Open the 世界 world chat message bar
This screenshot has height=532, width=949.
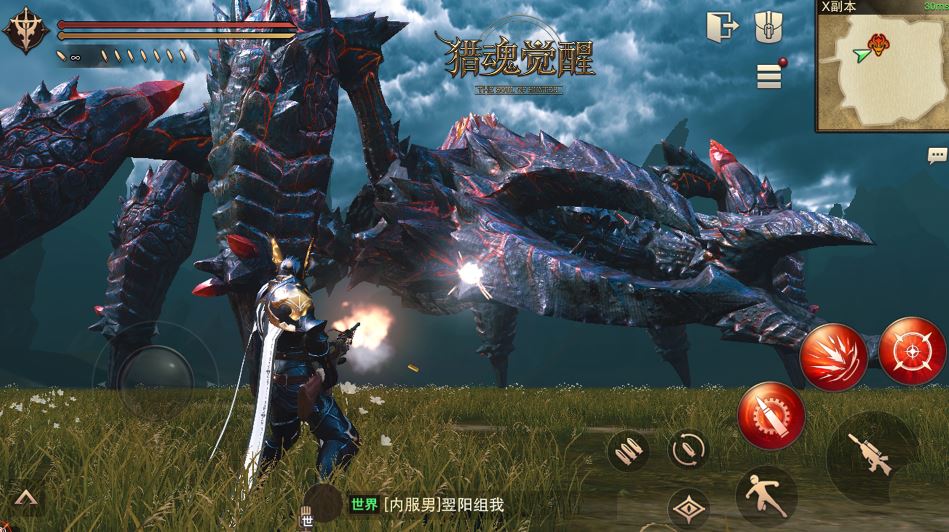(x=427, y=505)
